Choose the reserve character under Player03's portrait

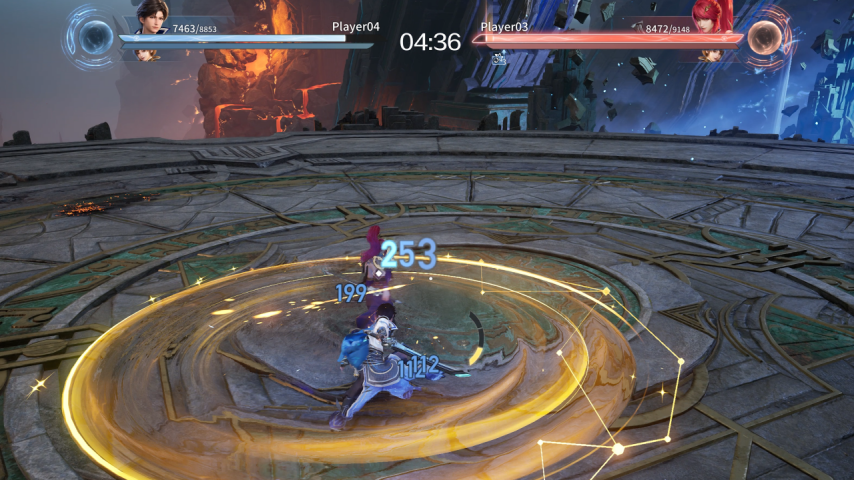[711, 54]
